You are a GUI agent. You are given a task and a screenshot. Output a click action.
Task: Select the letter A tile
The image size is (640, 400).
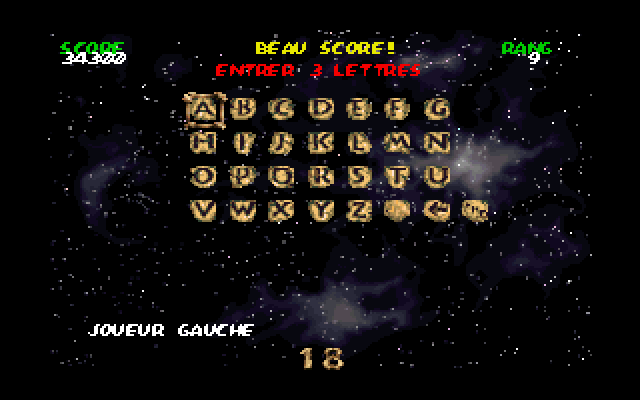[x=205, y=109]
